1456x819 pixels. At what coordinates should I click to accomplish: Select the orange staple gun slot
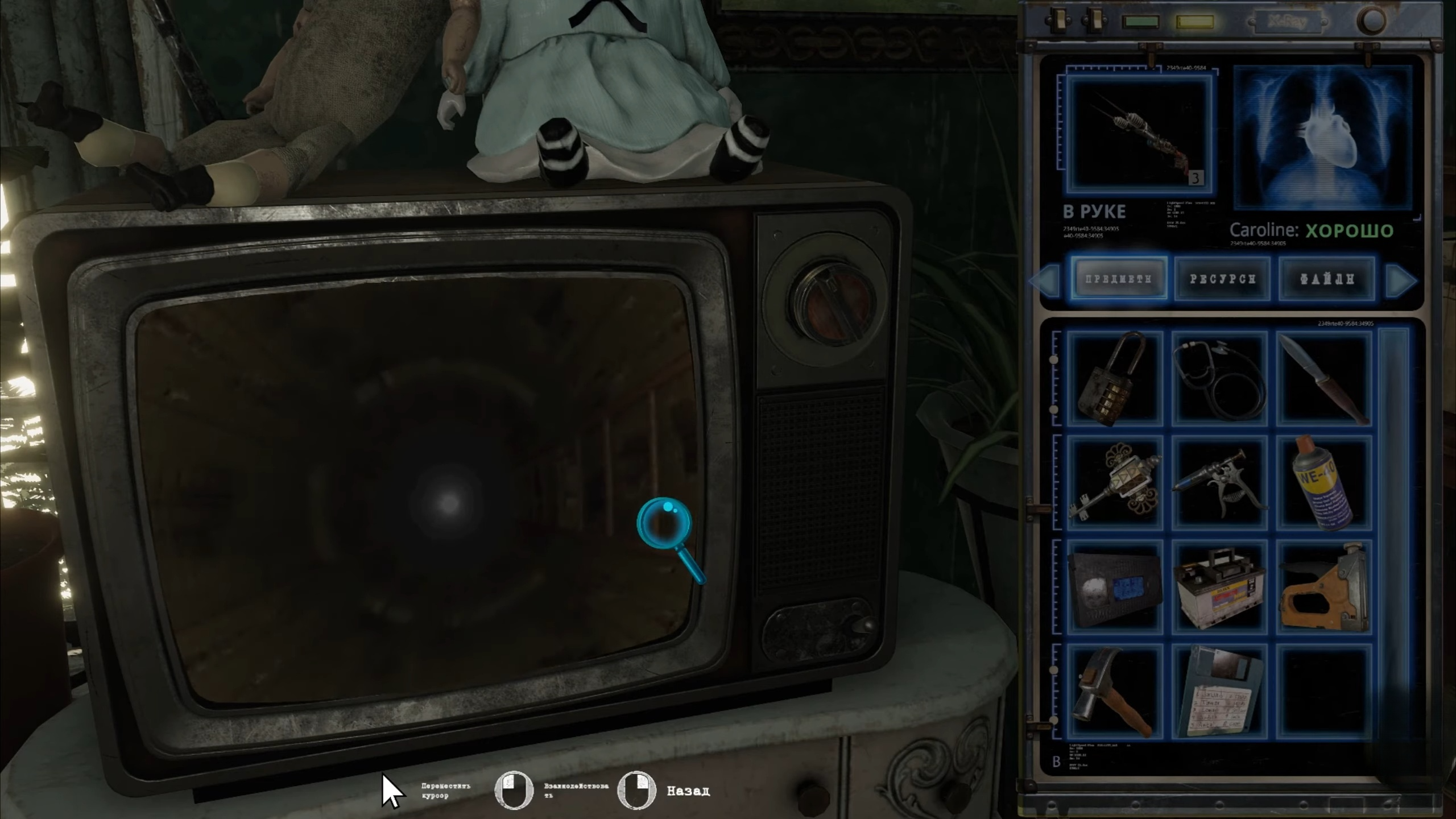click(x=1324, y=587)
